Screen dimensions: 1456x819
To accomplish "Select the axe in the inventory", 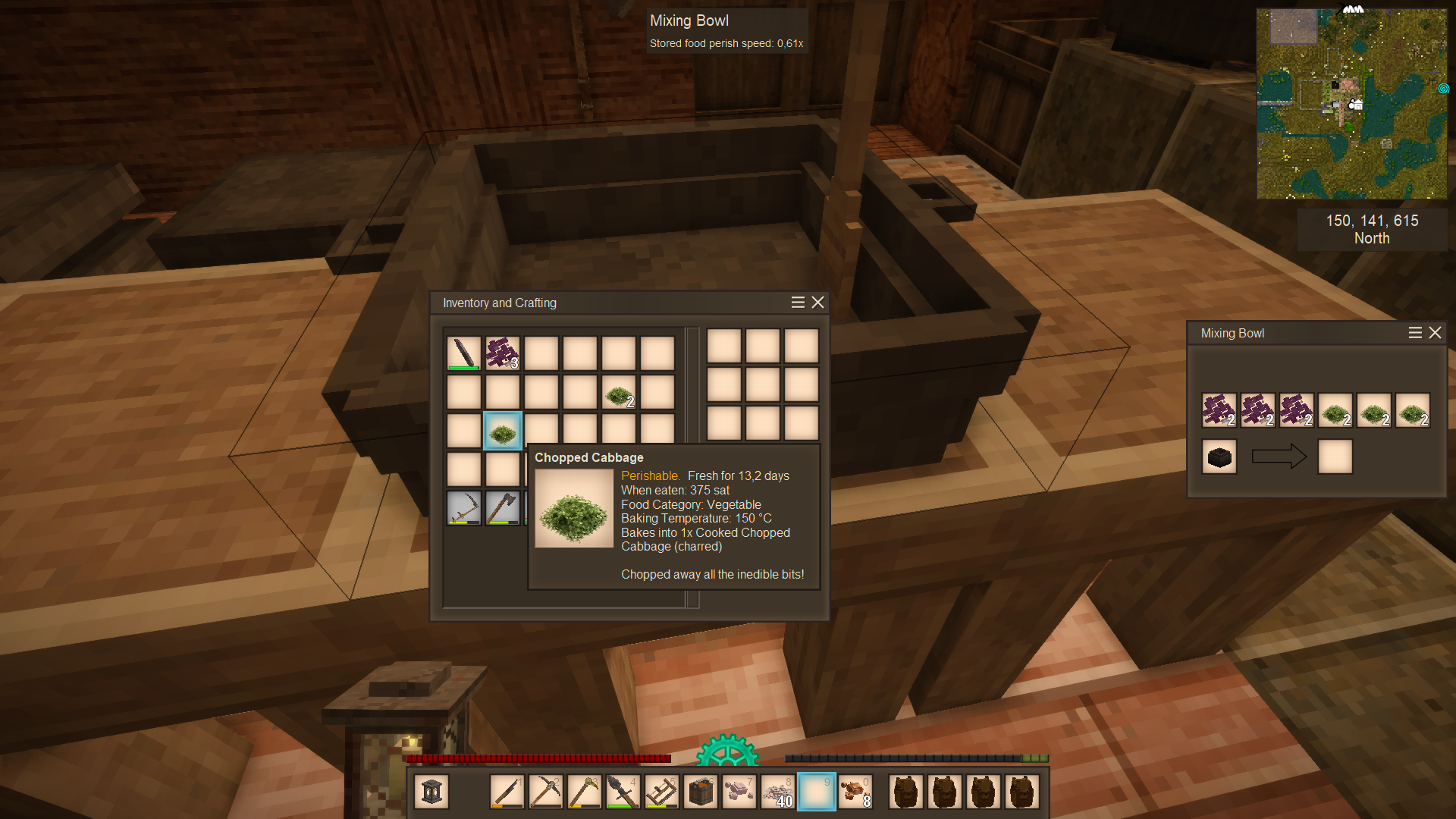I will [x=503, y=508].
